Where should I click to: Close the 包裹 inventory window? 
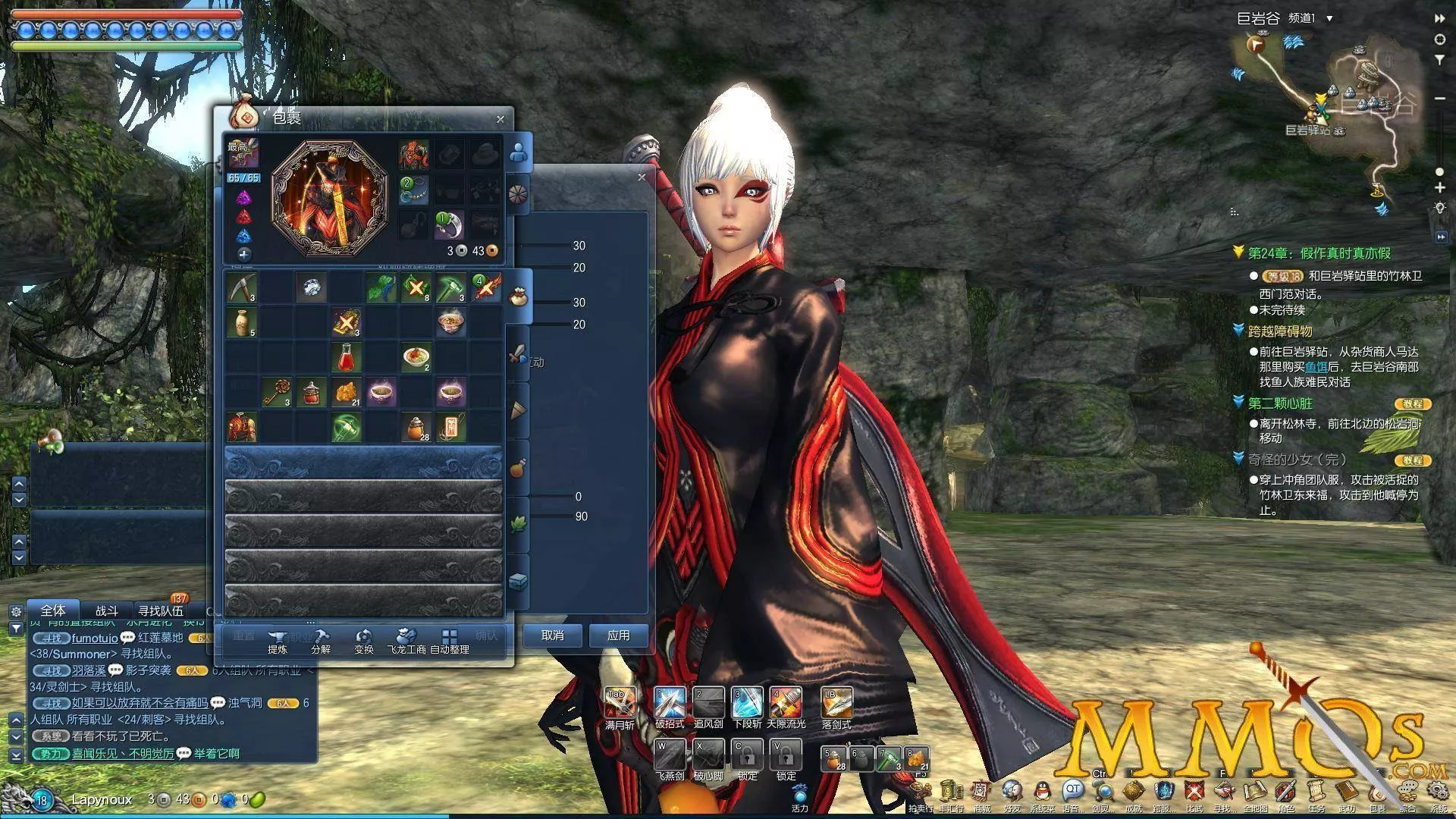(x=500, y=119)
